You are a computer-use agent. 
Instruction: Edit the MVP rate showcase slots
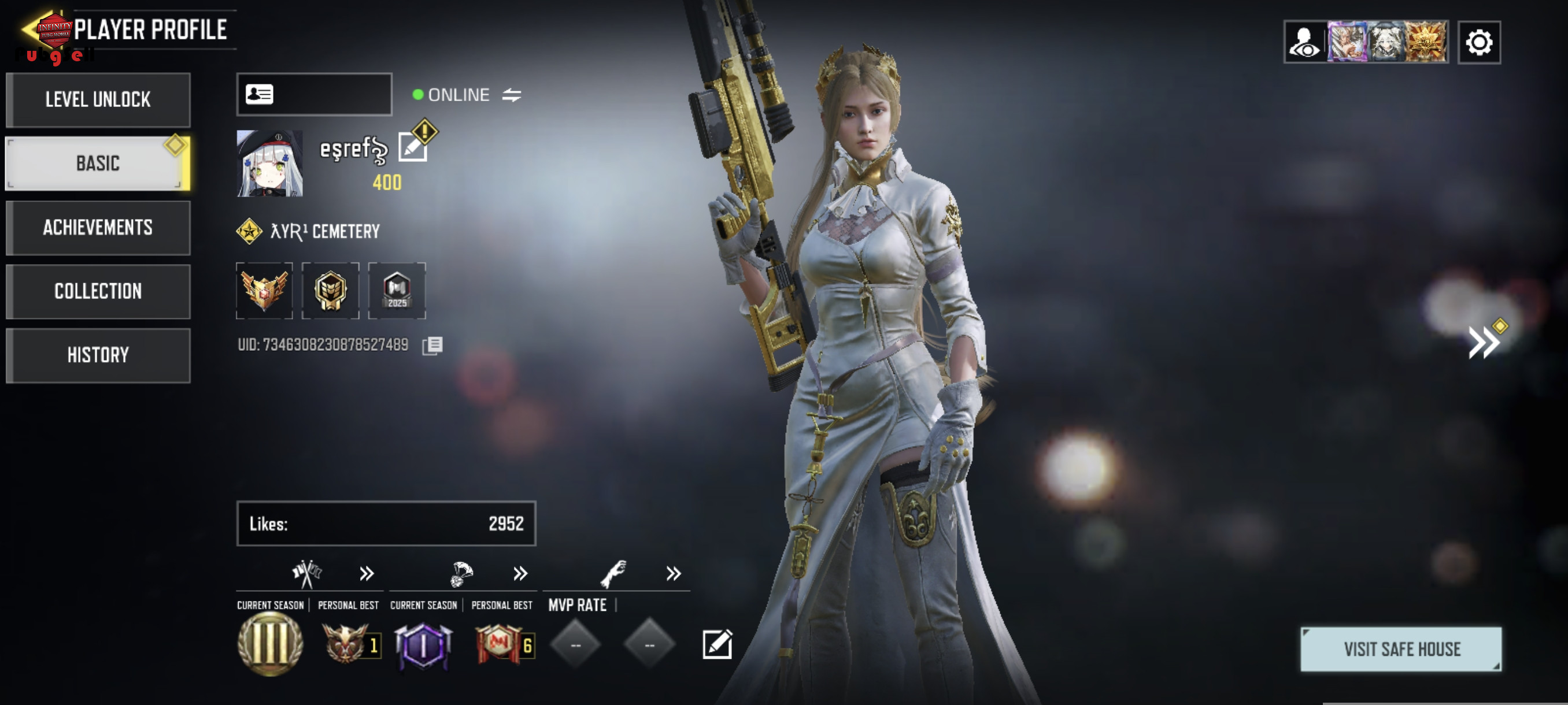(717, 644)
